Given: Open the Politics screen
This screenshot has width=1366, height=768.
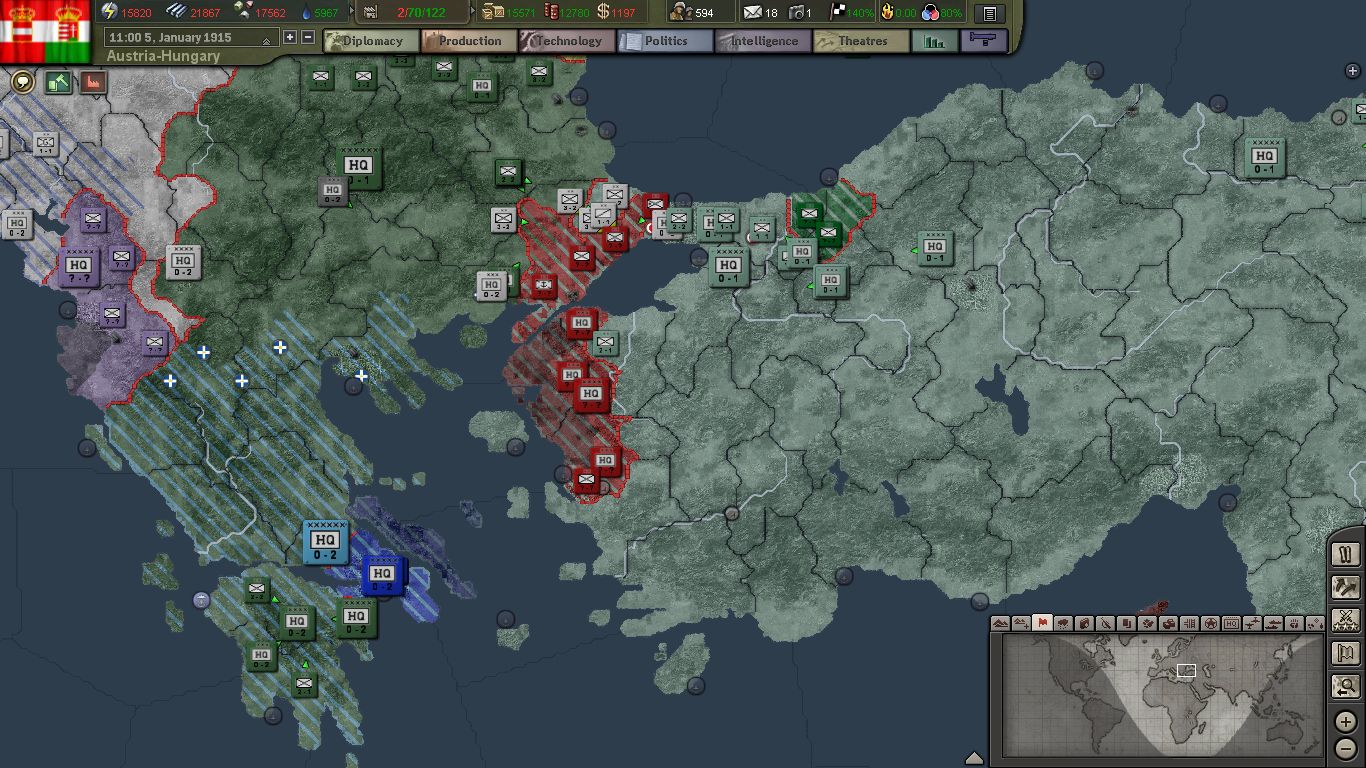Looking at the screenshot, I should [664, 41].
